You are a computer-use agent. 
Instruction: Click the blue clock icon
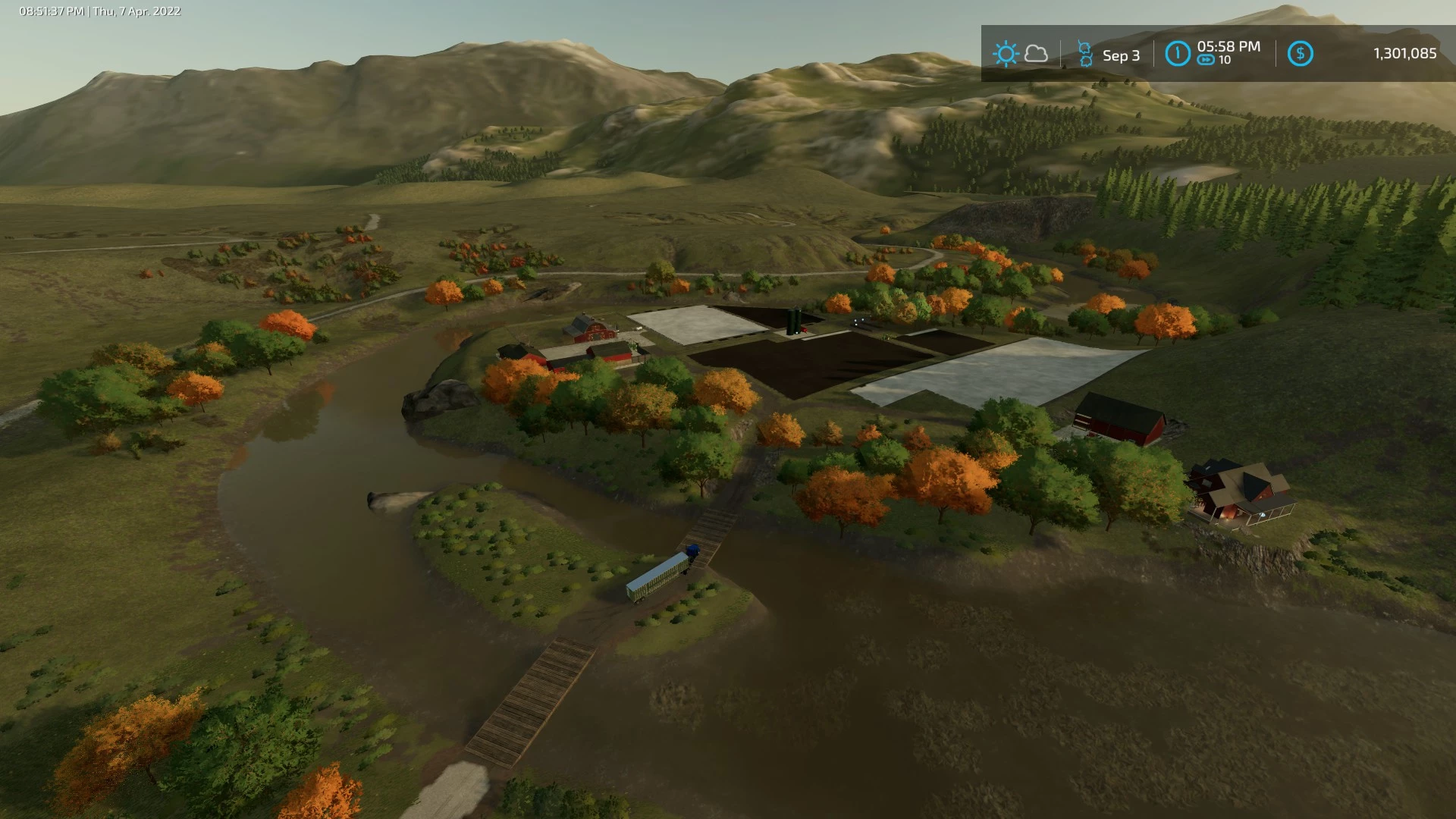point(1178,53)
